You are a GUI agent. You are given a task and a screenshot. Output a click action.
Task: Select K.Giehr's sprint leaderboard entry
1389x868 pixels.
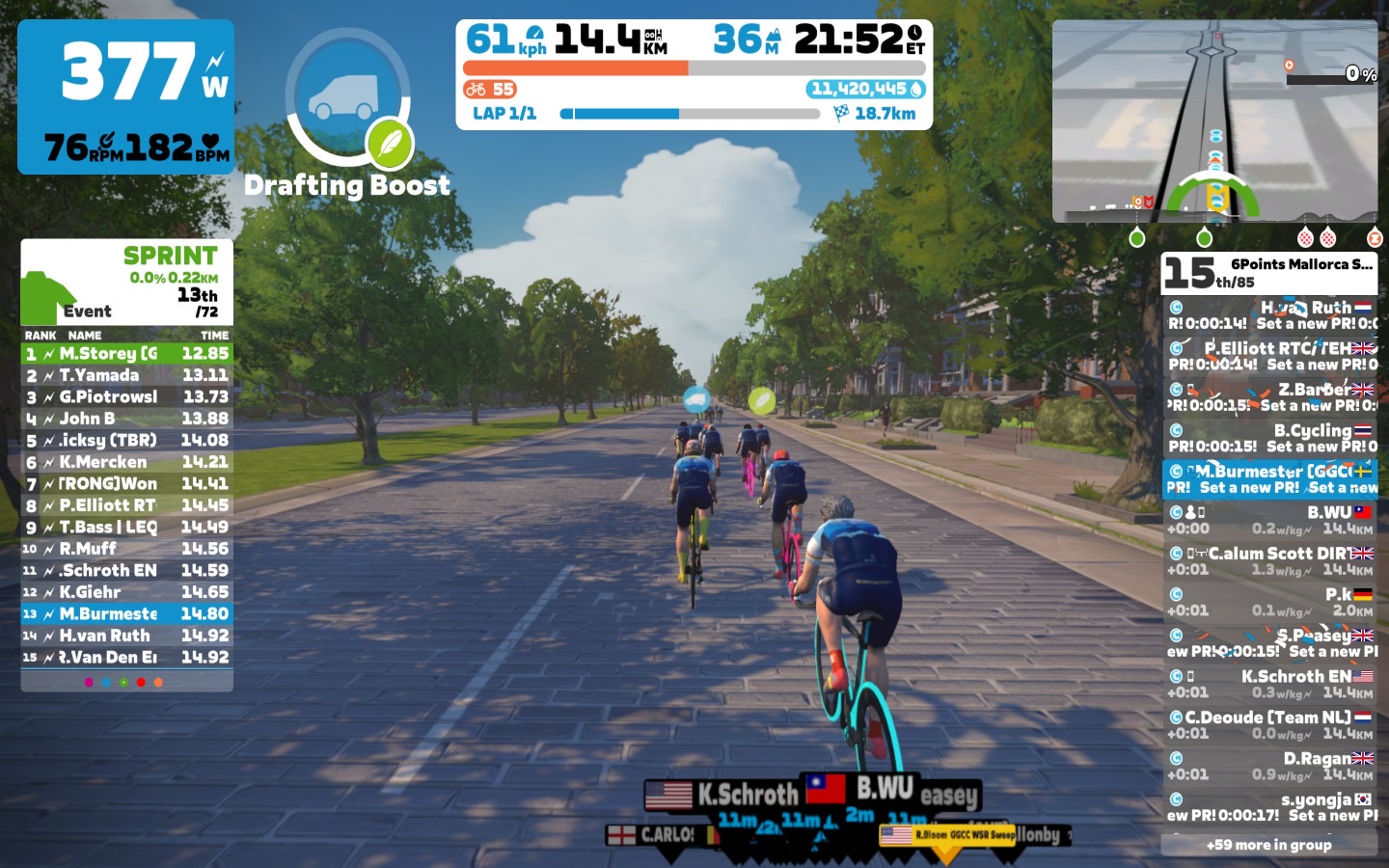(x=126, y=592)
